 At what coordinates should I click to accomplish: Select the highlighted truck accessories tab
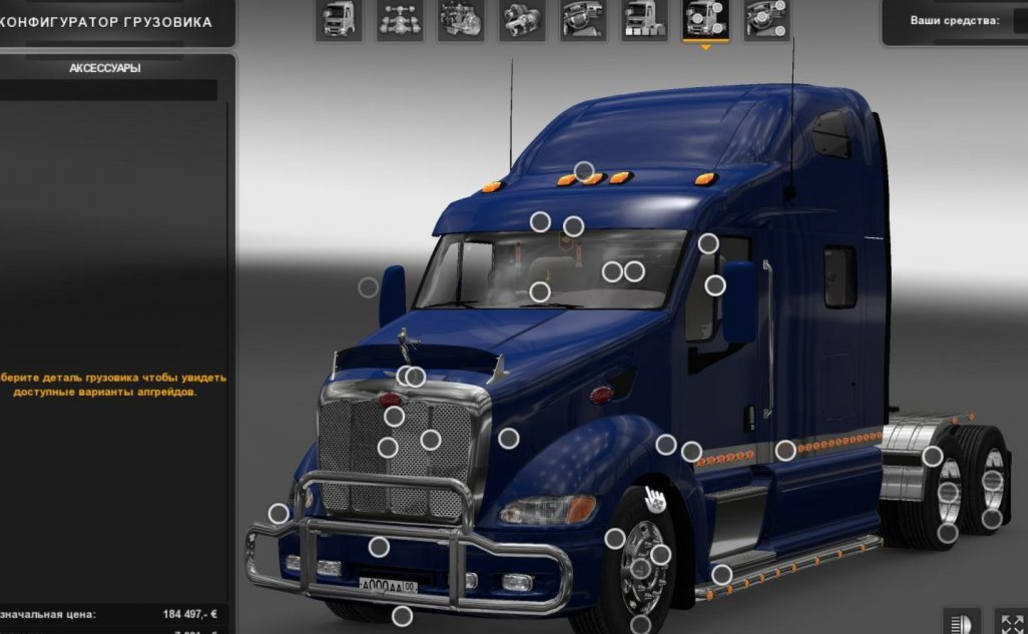coord(706,19)
